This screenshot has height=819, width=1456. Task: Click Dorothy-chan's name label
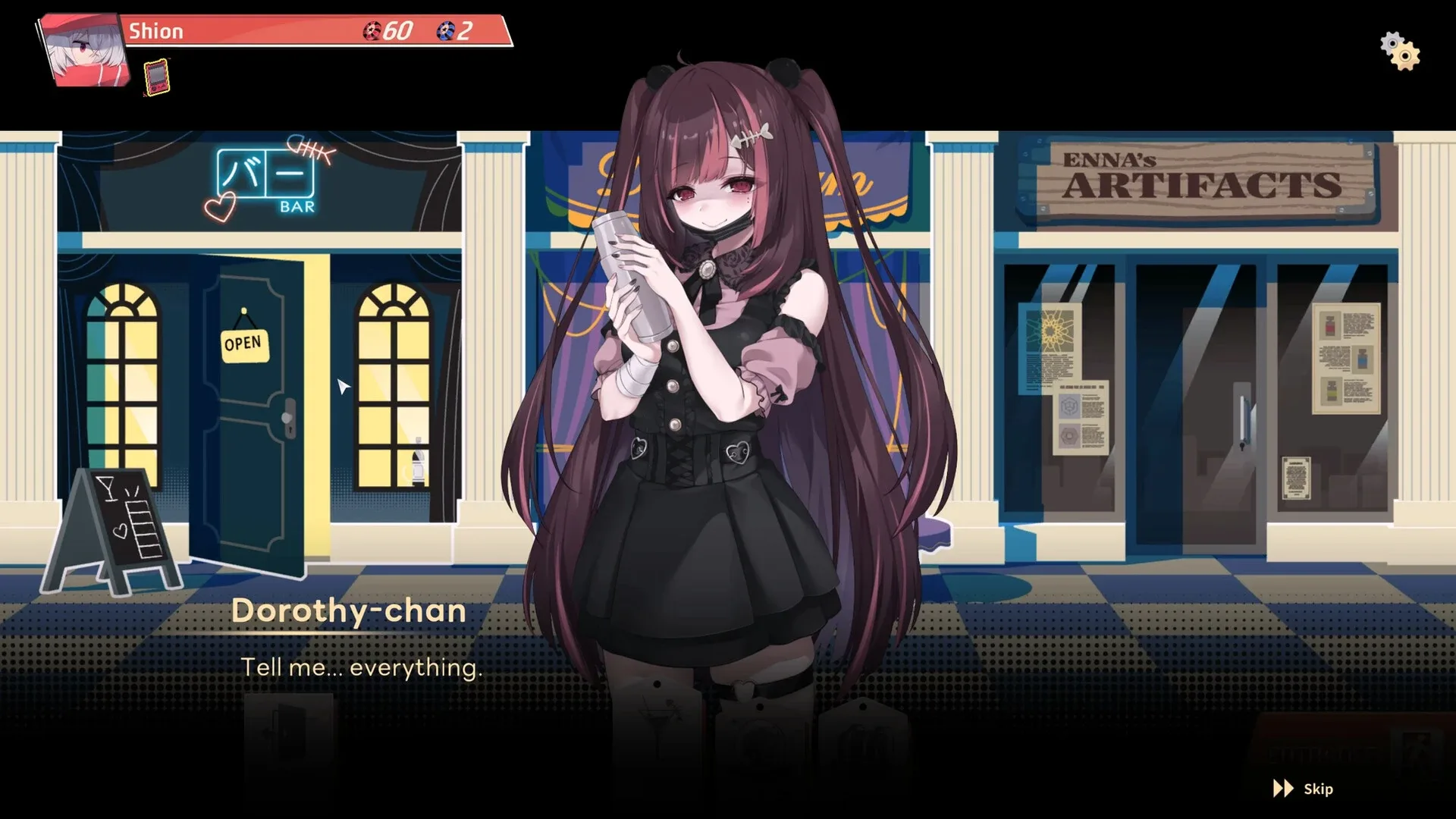[350, 611]
